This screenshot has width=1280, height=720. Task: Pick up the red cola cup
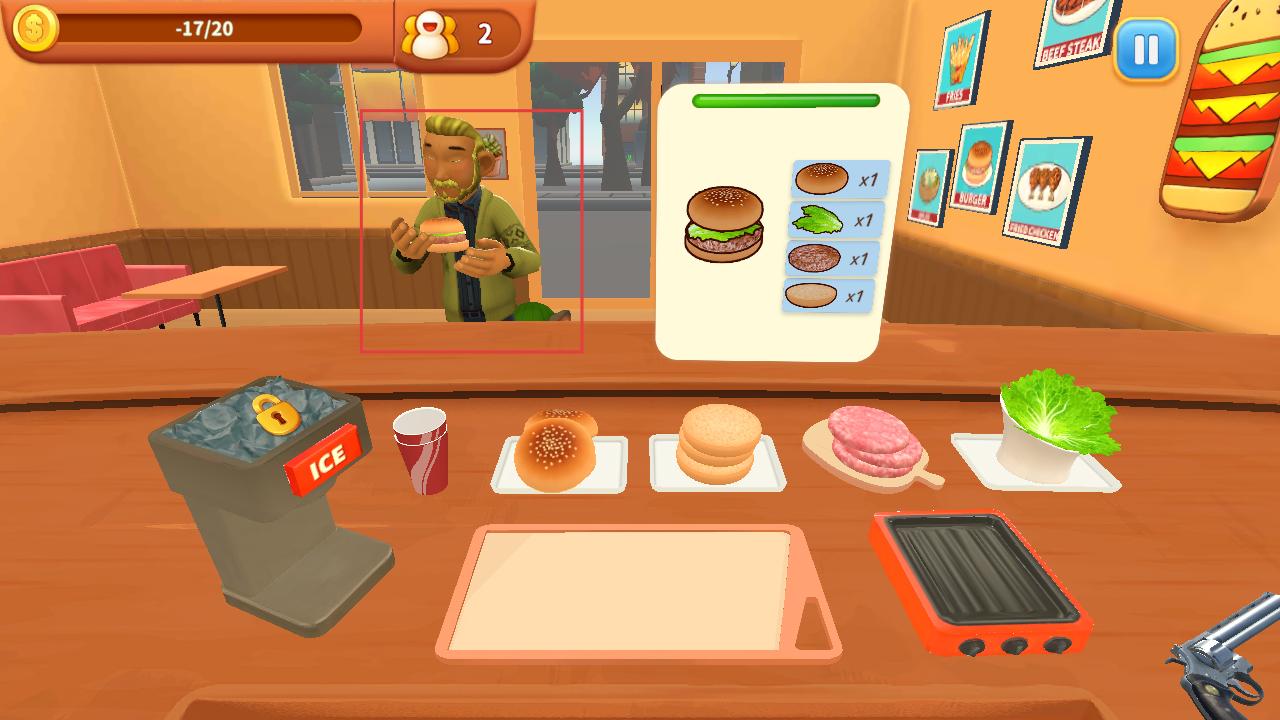click(421, 450)
